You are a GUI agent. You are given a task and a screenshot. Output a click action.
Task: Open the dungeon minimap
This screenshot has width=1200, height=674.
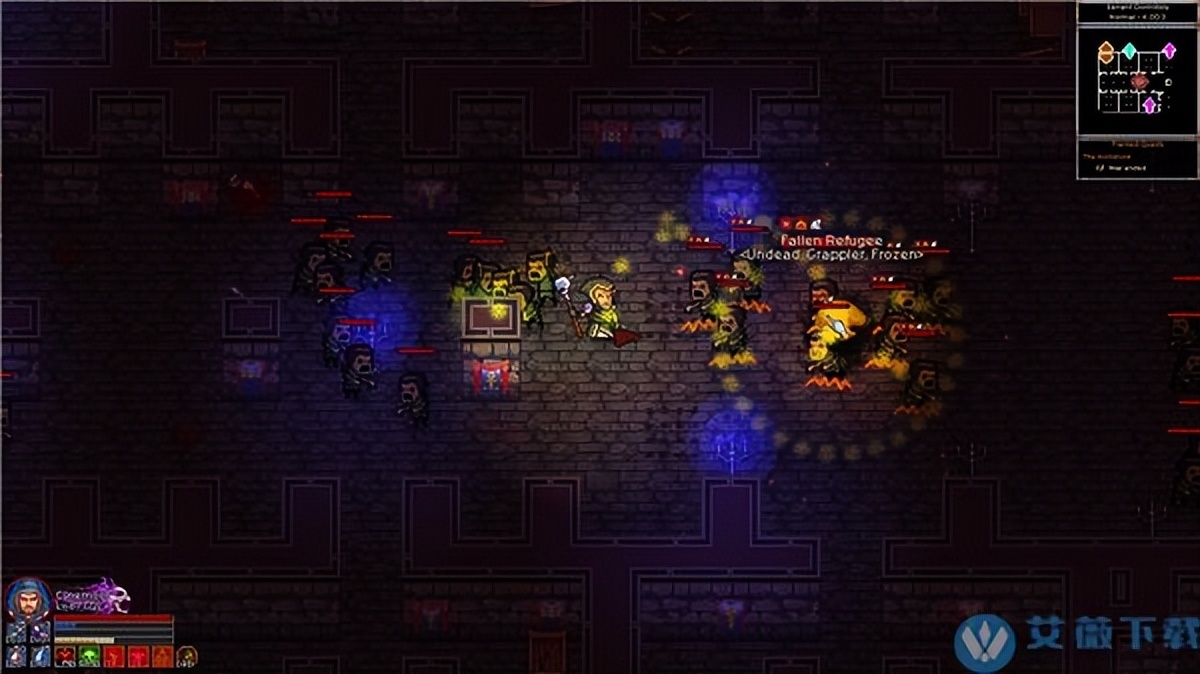1137,79
